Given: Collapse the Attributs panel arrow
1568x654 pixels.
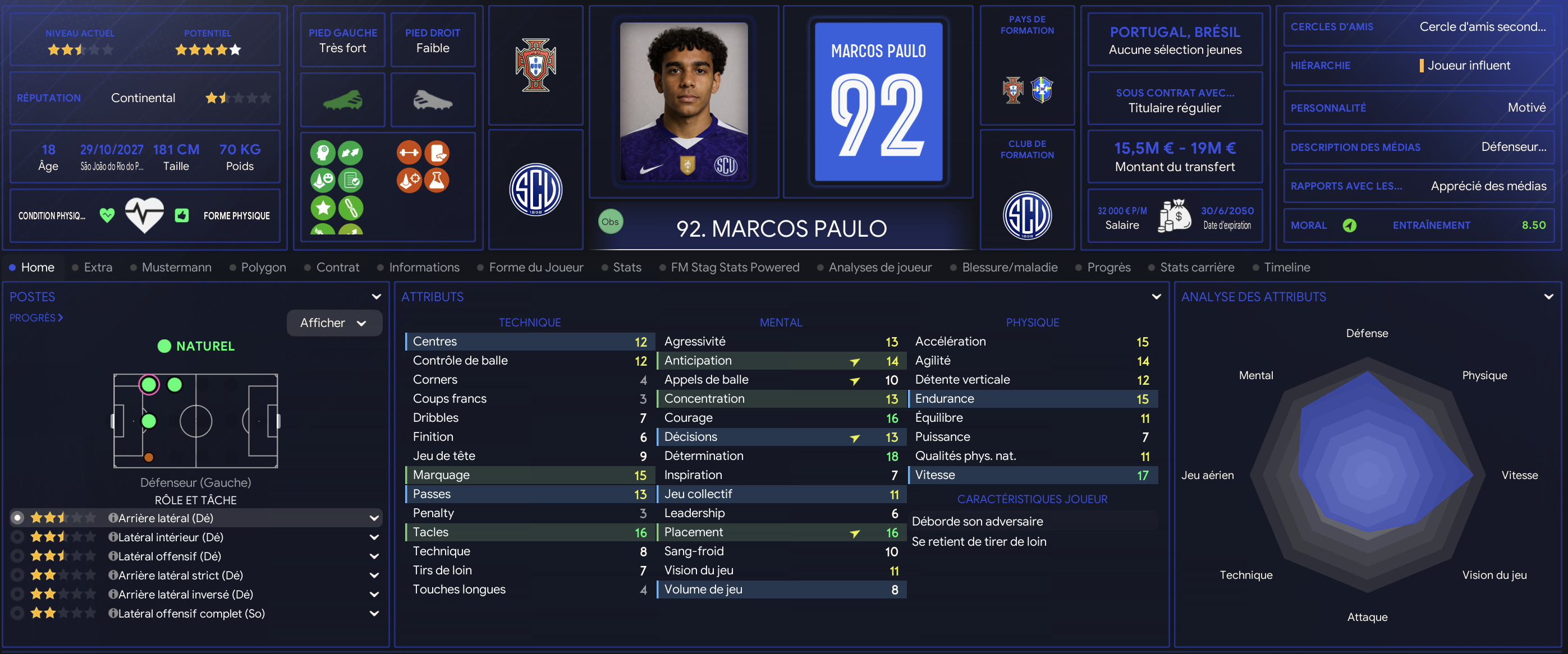Looking at the screenshot, I should coord(1156,297).
